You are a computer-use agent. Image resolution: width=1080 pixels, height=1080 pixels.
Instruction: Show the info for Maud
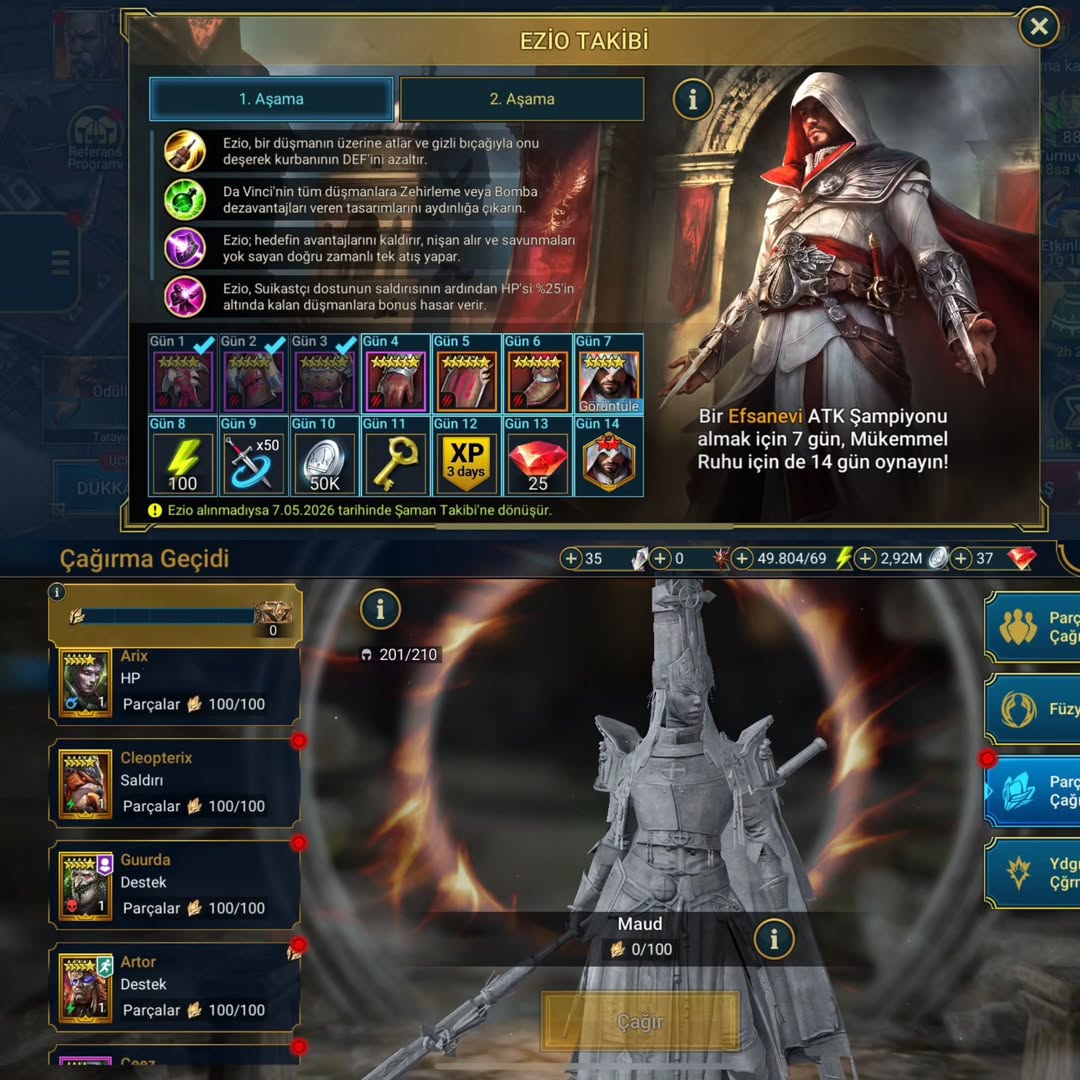pyautogui.click(x=773, y=938)
